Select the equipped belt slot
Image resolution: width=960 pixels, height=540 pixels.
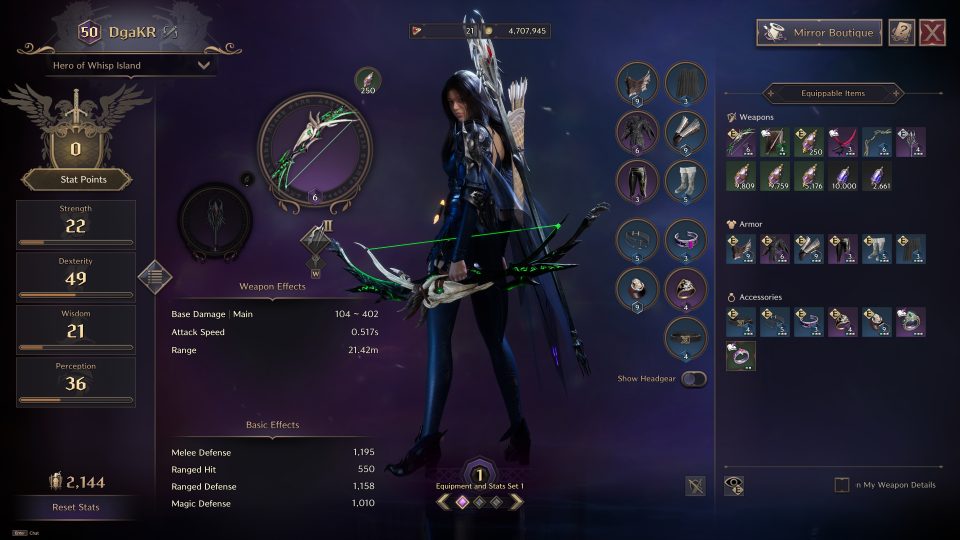(637, 240)
